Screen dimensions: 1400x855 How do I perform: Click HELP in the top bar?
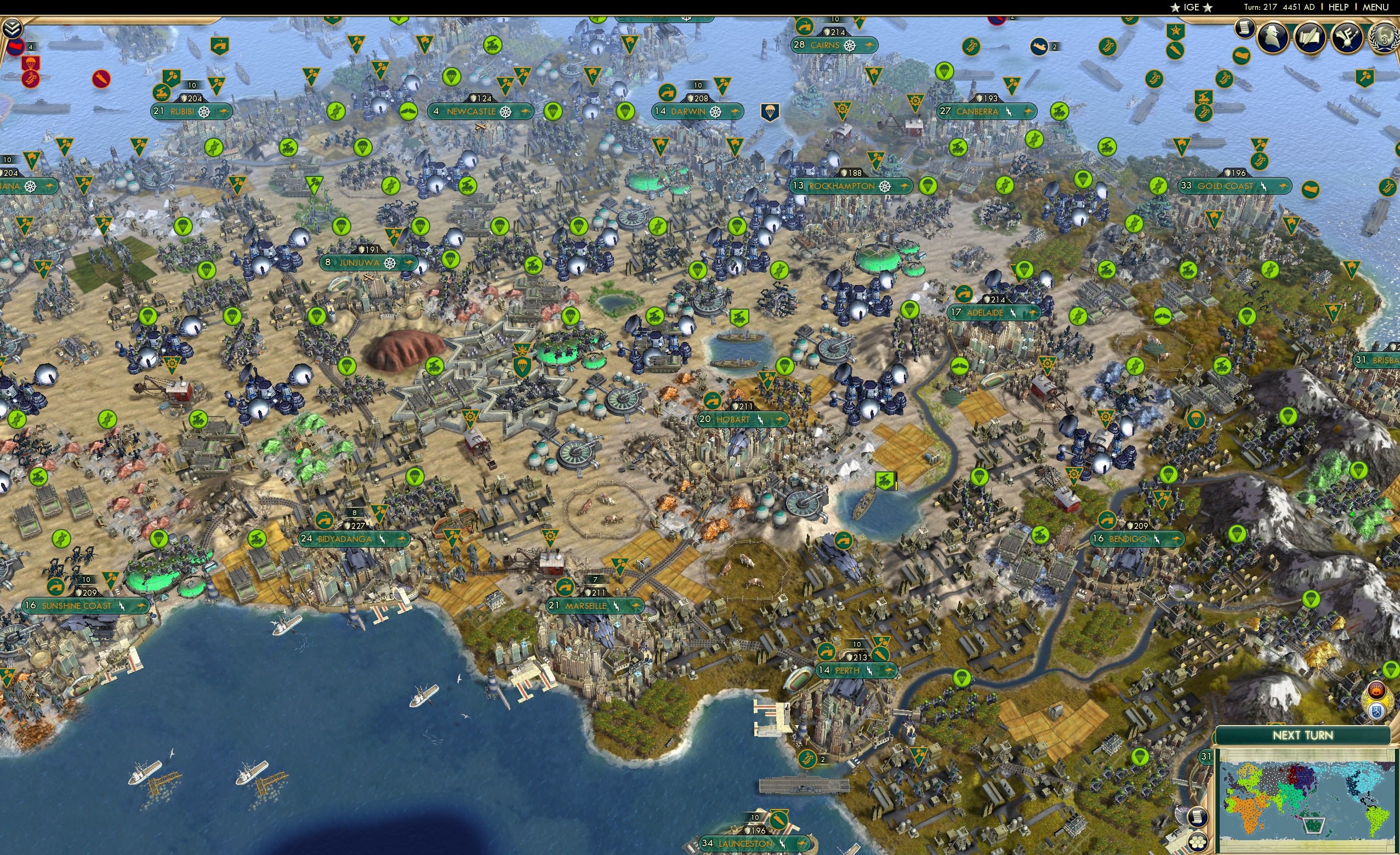click(x=1339, y=7)
